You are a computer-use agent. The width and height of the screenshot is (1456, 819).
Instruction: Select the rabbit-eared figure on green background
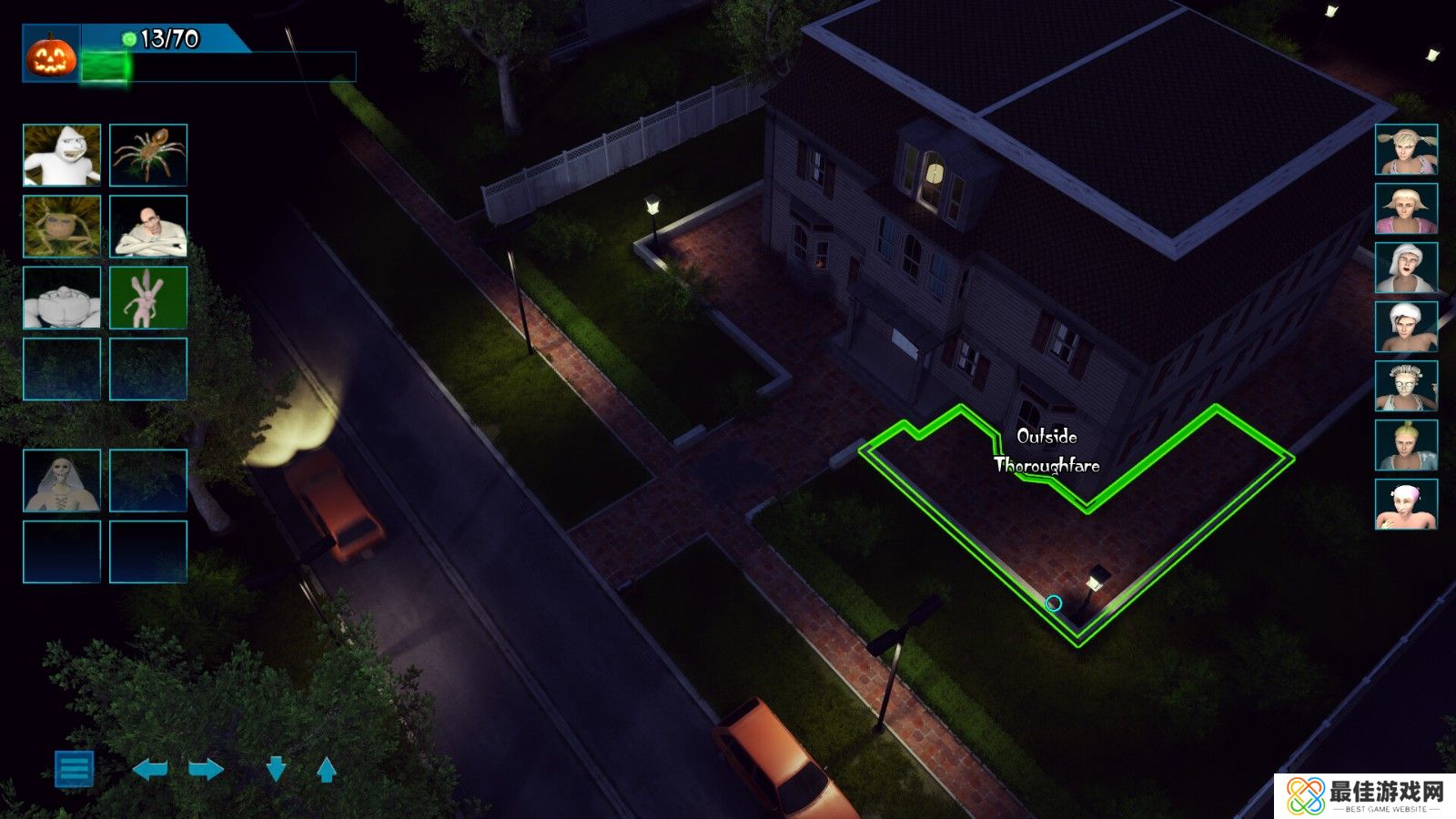(148, 298)
